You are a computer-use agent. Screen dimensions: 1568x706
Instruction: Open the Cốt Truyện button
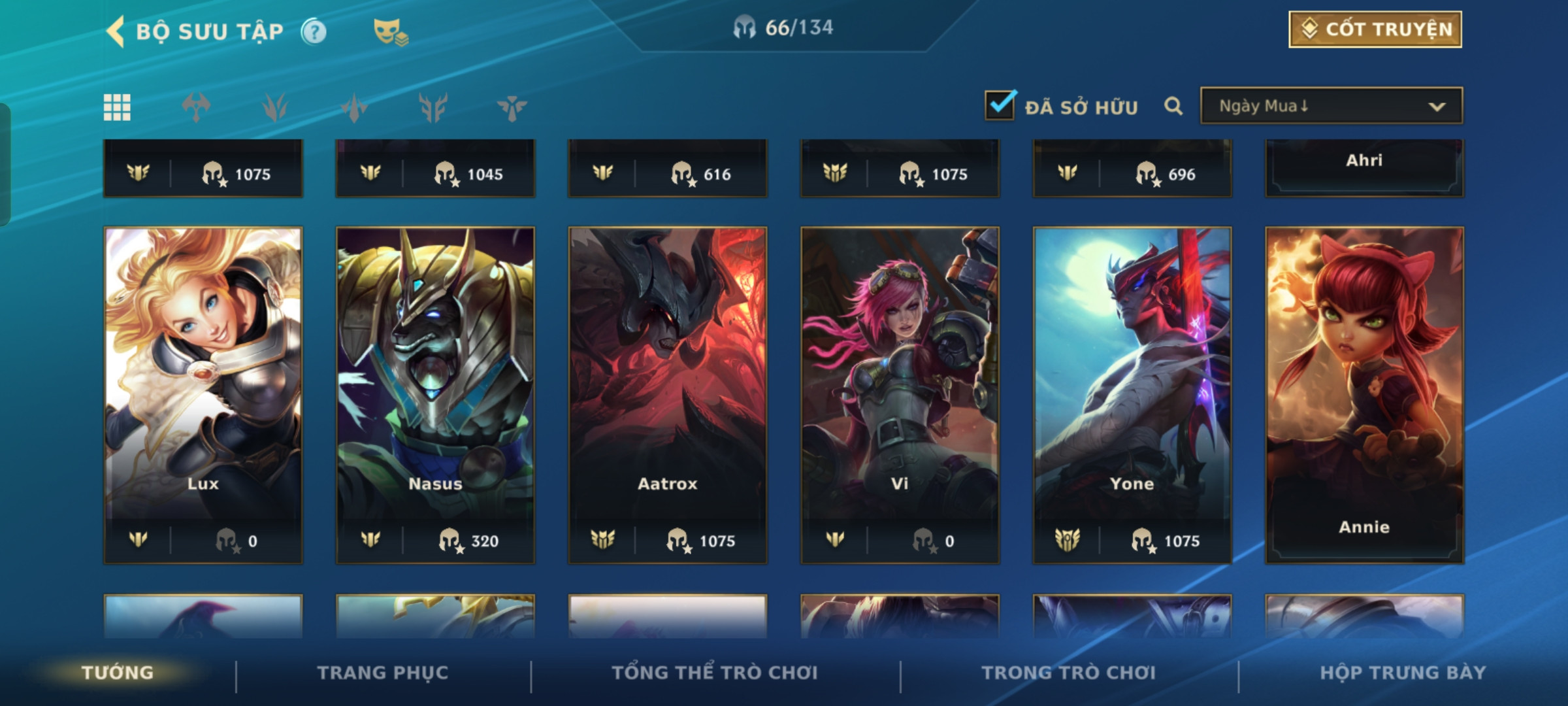(1375, 29)
